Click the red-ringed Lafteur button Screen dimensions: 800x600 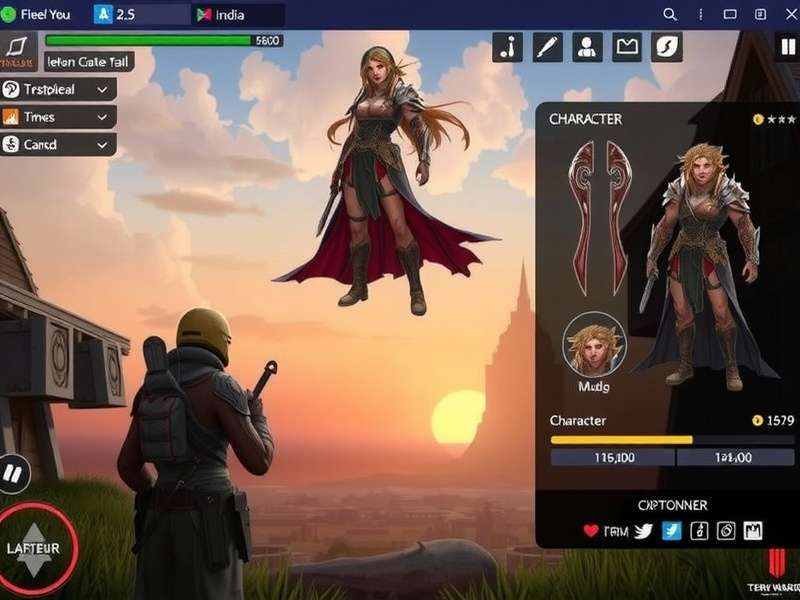[x=34, y=548]
